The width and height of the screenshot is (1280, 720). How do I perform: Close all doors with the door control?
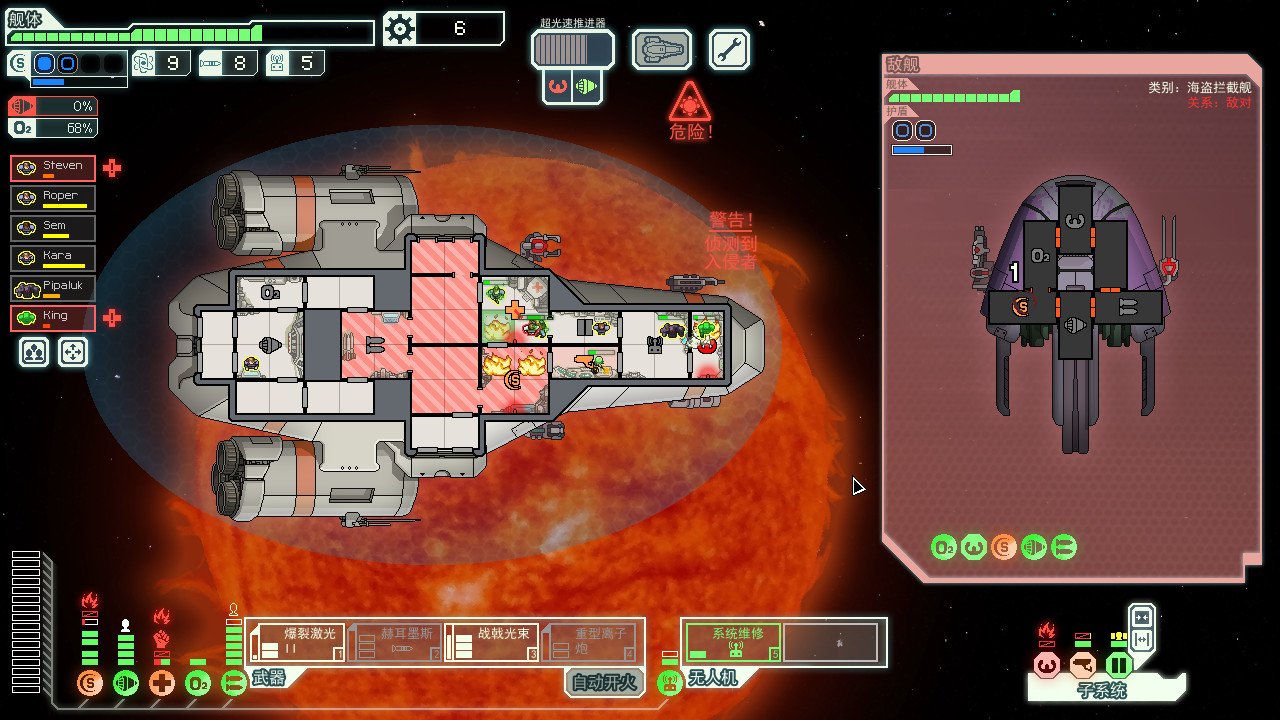click(1142, 616)
